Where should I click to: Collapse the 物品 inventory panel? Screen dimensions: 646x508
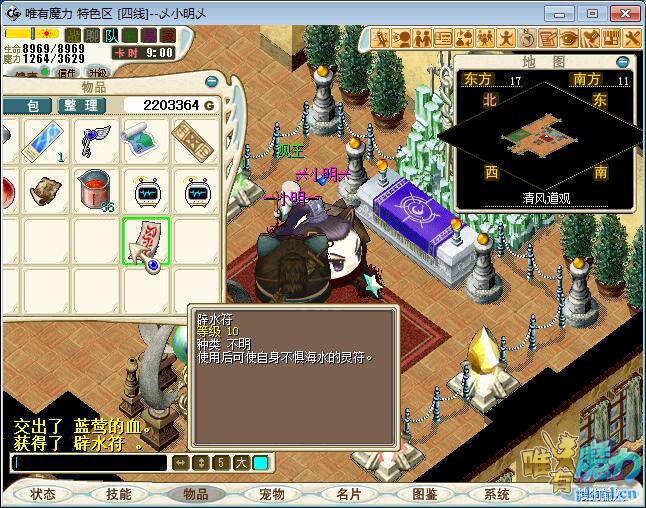pyautogui.click(x=211, y=82)
